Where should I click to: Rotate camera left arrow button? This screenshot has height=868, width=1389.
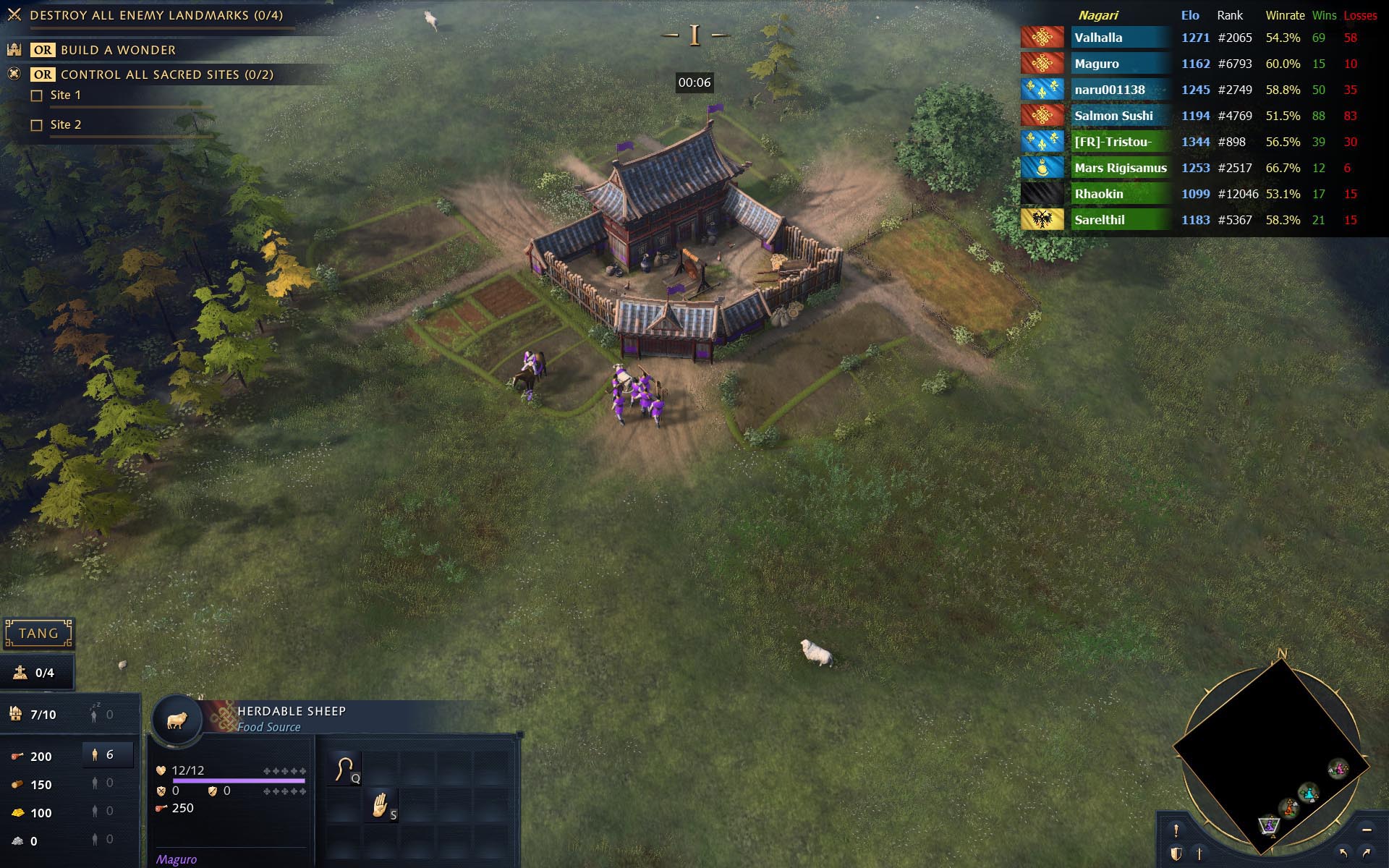(1343, 853)
